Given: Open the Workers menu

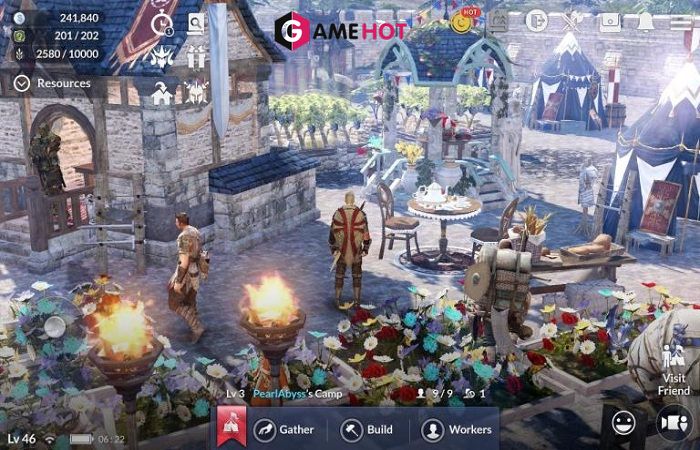Looking at the screenshot, I should pos(456,430).
